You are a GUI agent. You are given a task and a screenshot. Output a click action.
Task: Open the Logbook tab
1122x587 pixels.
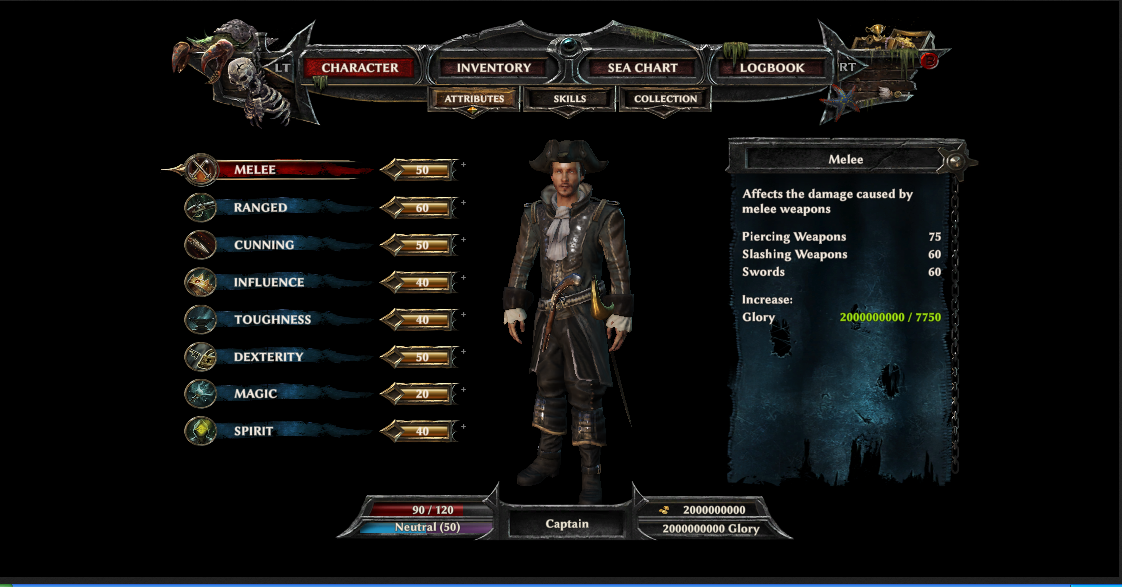772,68
